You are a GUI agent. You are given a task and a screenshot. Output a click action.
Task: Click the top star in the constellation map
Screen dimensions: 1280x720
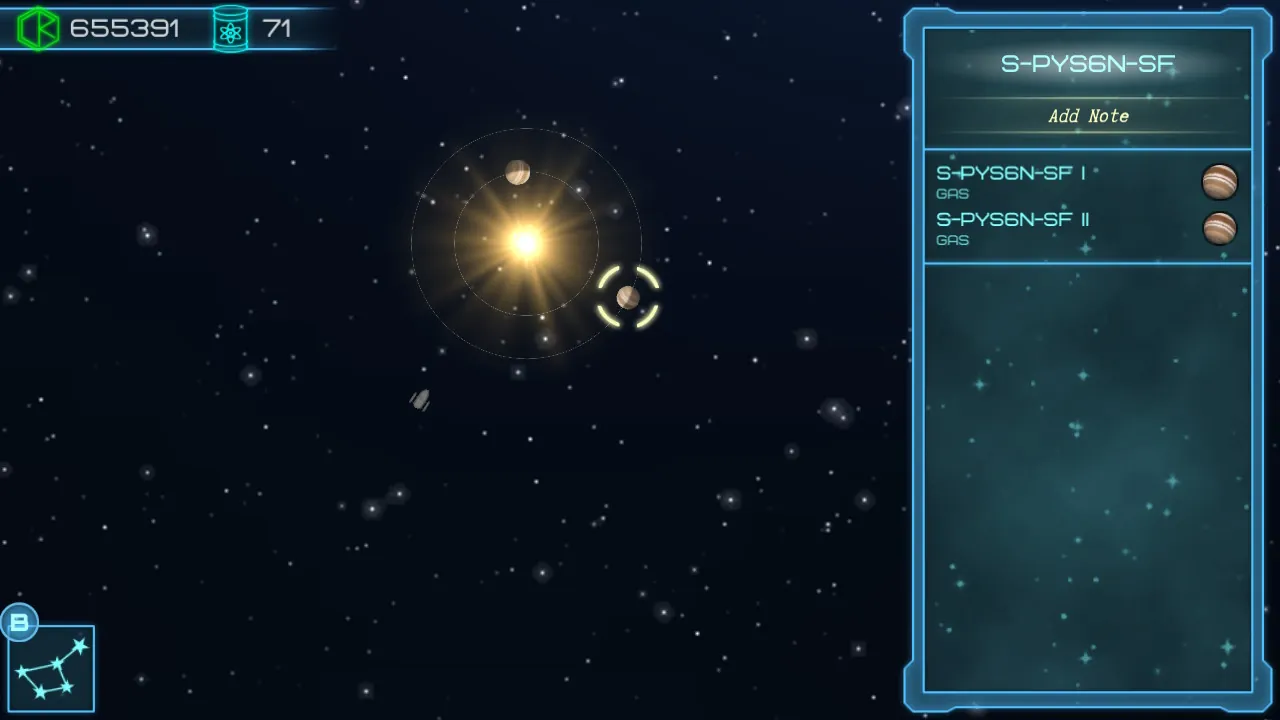tap(80, 645)
